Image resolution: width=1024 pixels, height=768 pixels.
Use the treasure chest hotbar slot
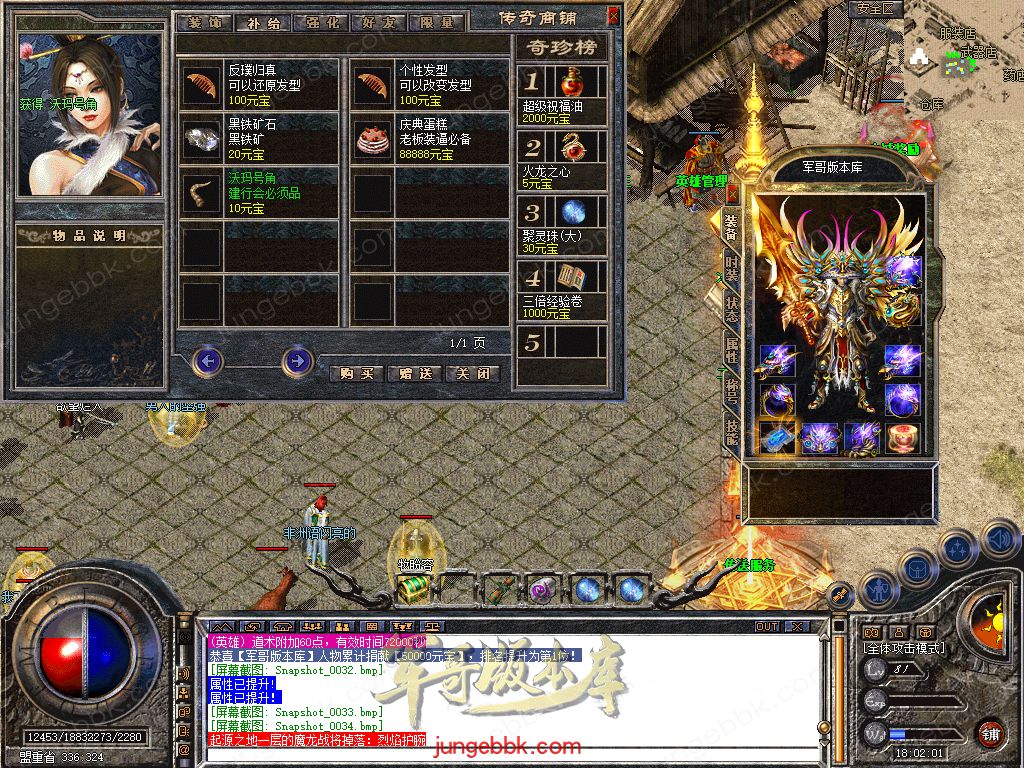pos(410,590)
